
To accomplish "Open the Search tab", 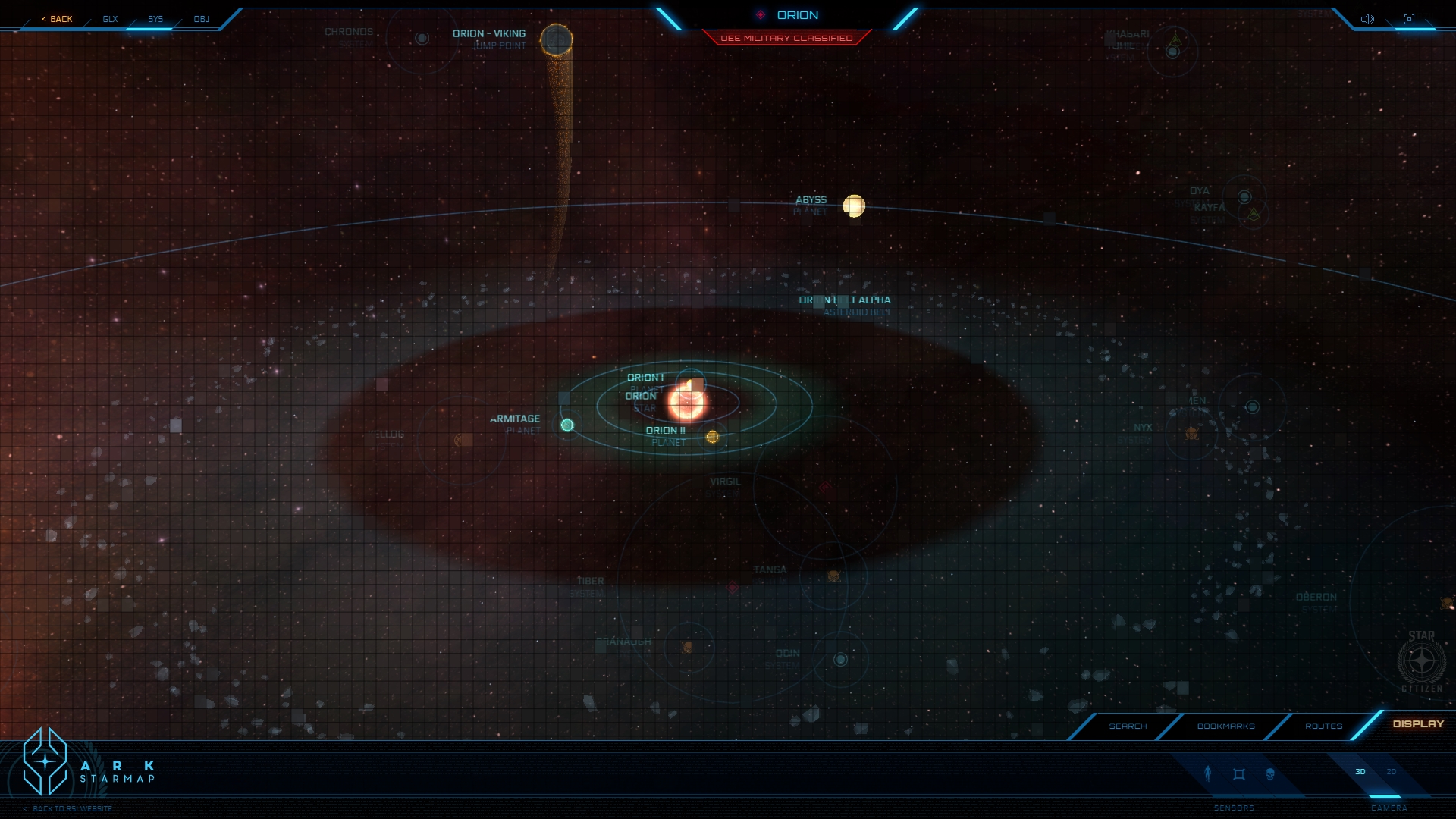I will [1128, 726].
